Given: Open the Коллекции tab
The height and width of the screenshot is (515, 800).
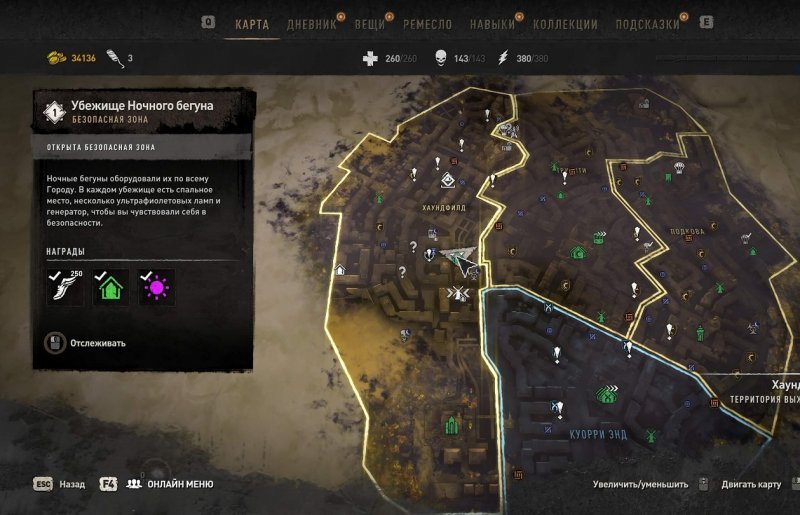Looking at the screenshot, I should click(565, 24).
